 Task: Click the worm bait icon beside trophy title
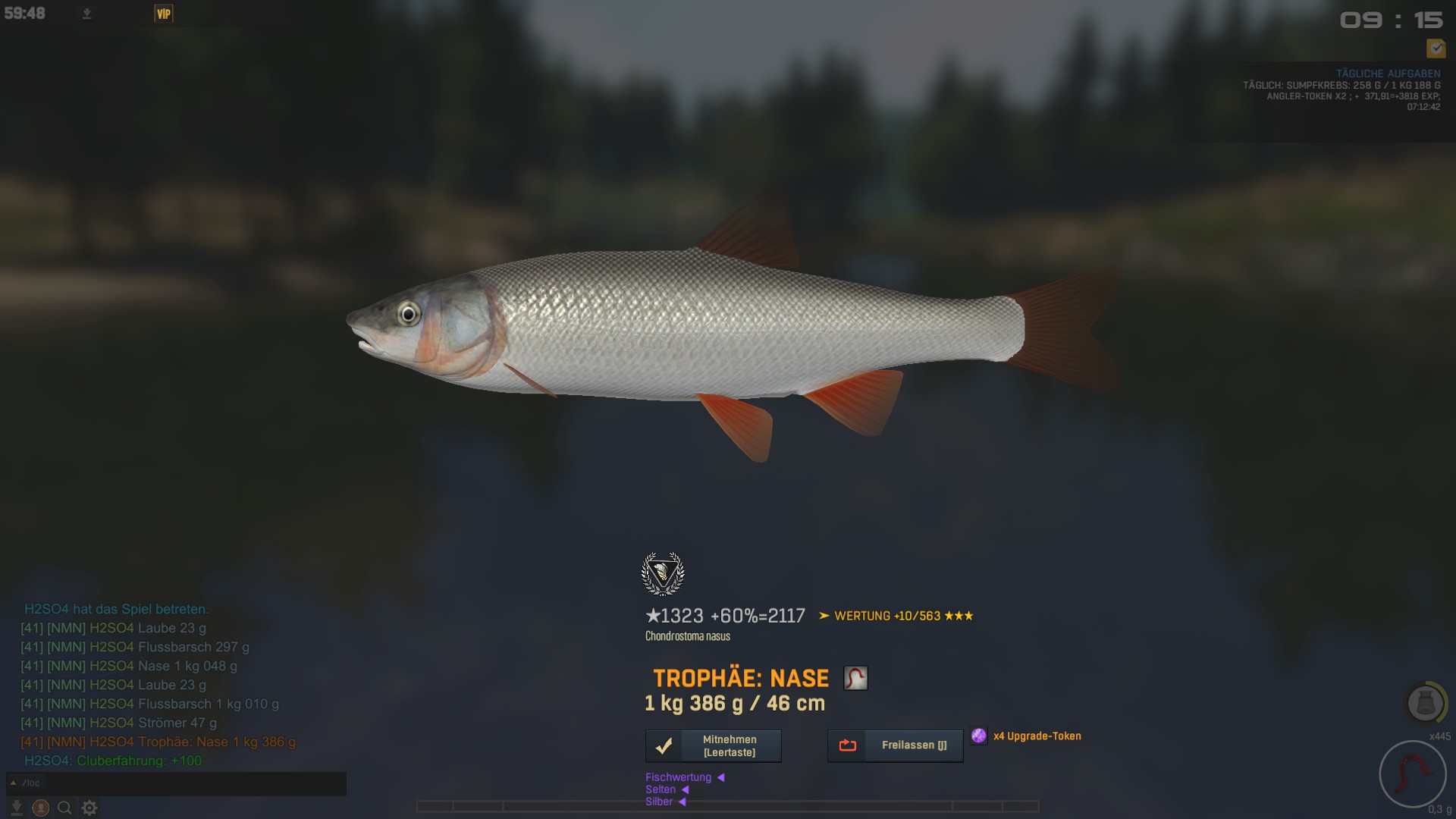pyautogui.click(x=855, y=678)
